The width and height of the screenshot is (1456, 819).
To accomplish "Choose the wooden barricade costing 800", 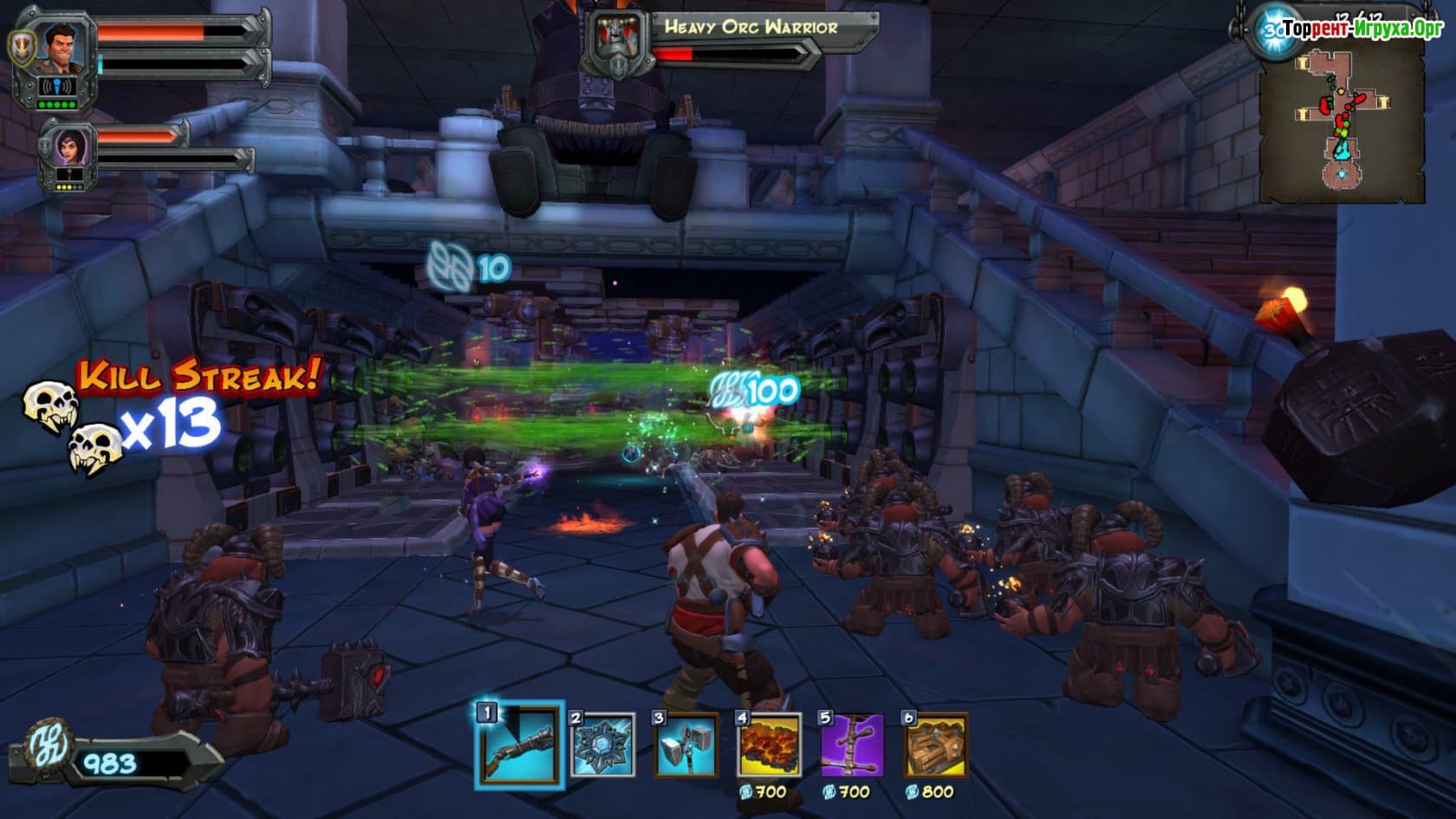I will pos(935,744).
